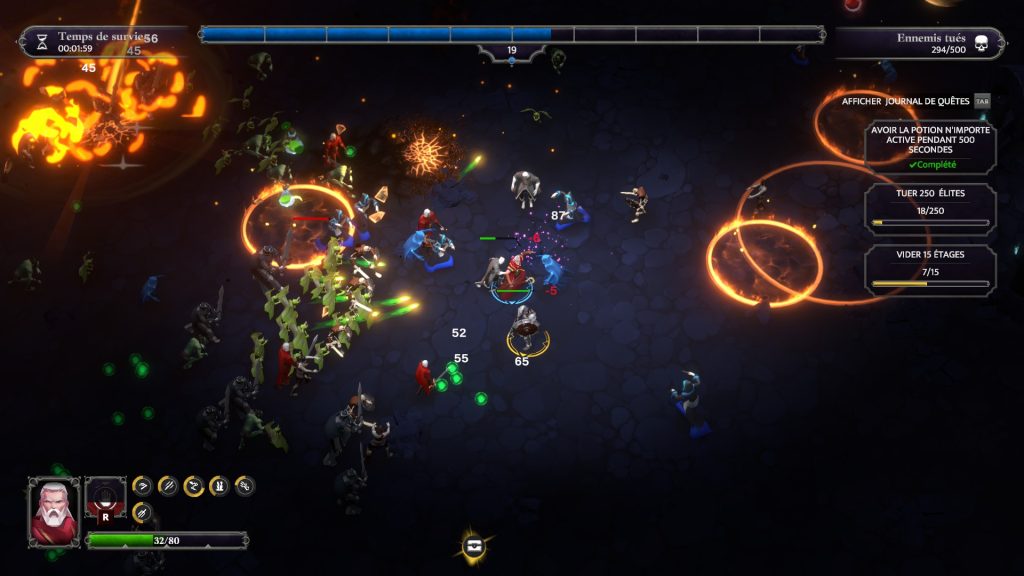Click the hourglass icon beside Temps de survie

pos(41,42)
